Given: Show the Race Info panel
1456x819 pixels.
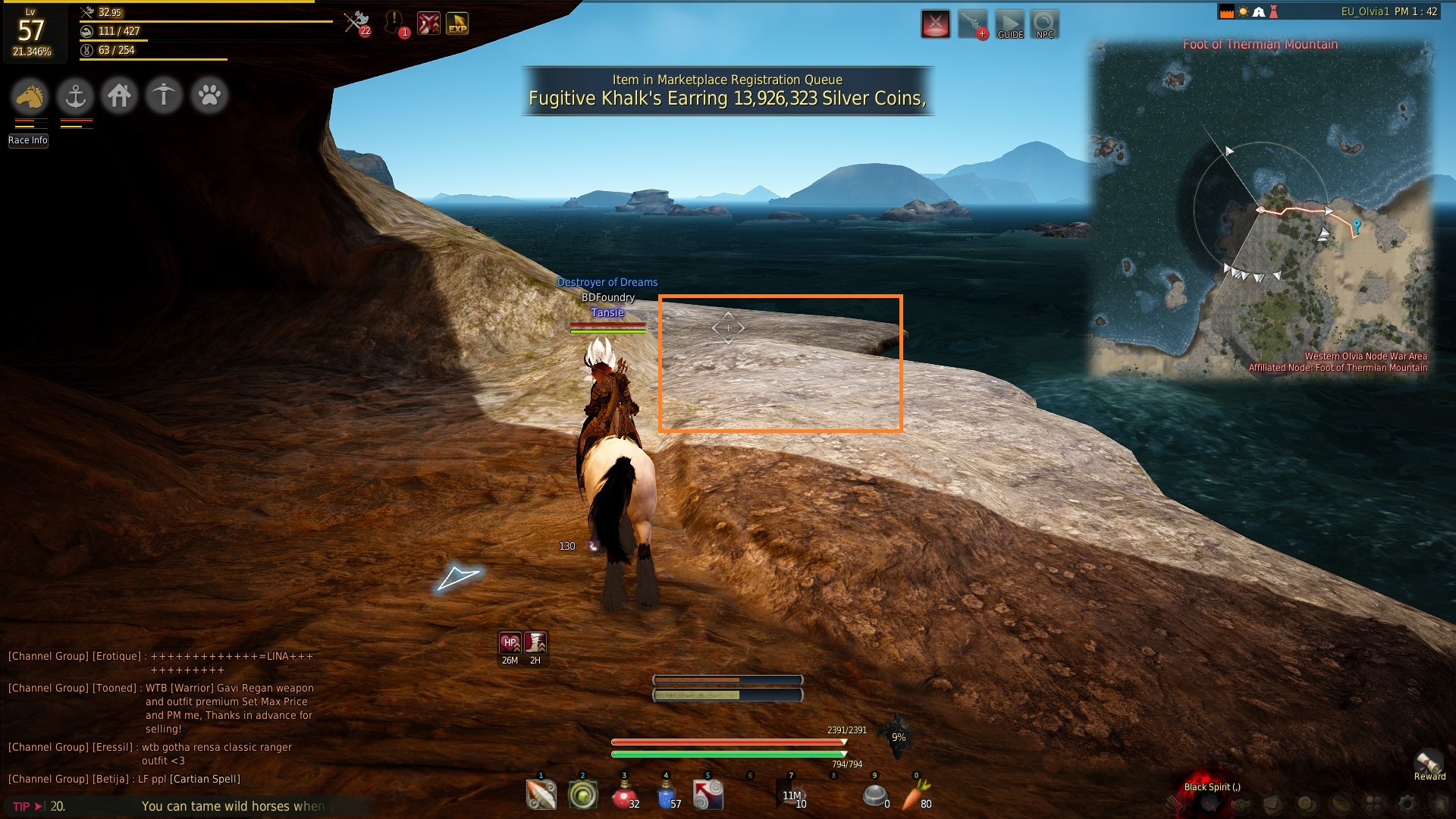Looking at the screenshot, I should coord(28,140).
